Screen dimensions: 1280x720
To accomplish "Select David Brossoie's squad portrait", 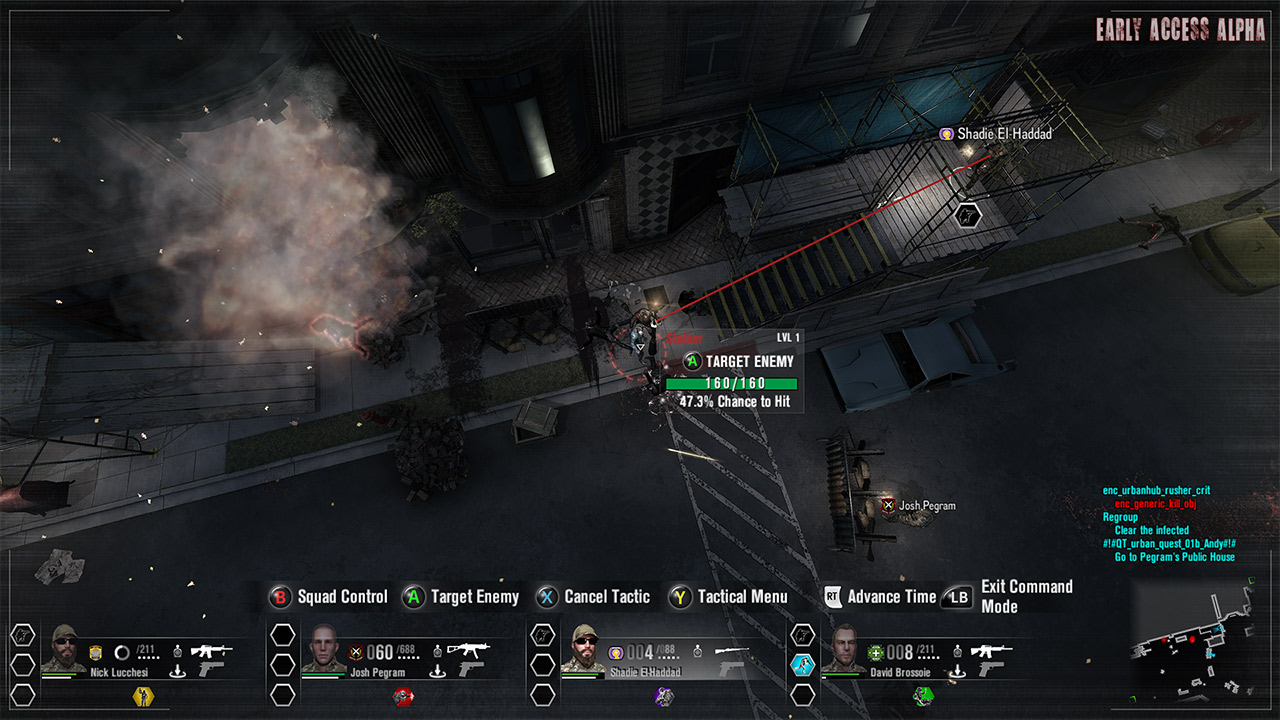I will tap(845, 649).
